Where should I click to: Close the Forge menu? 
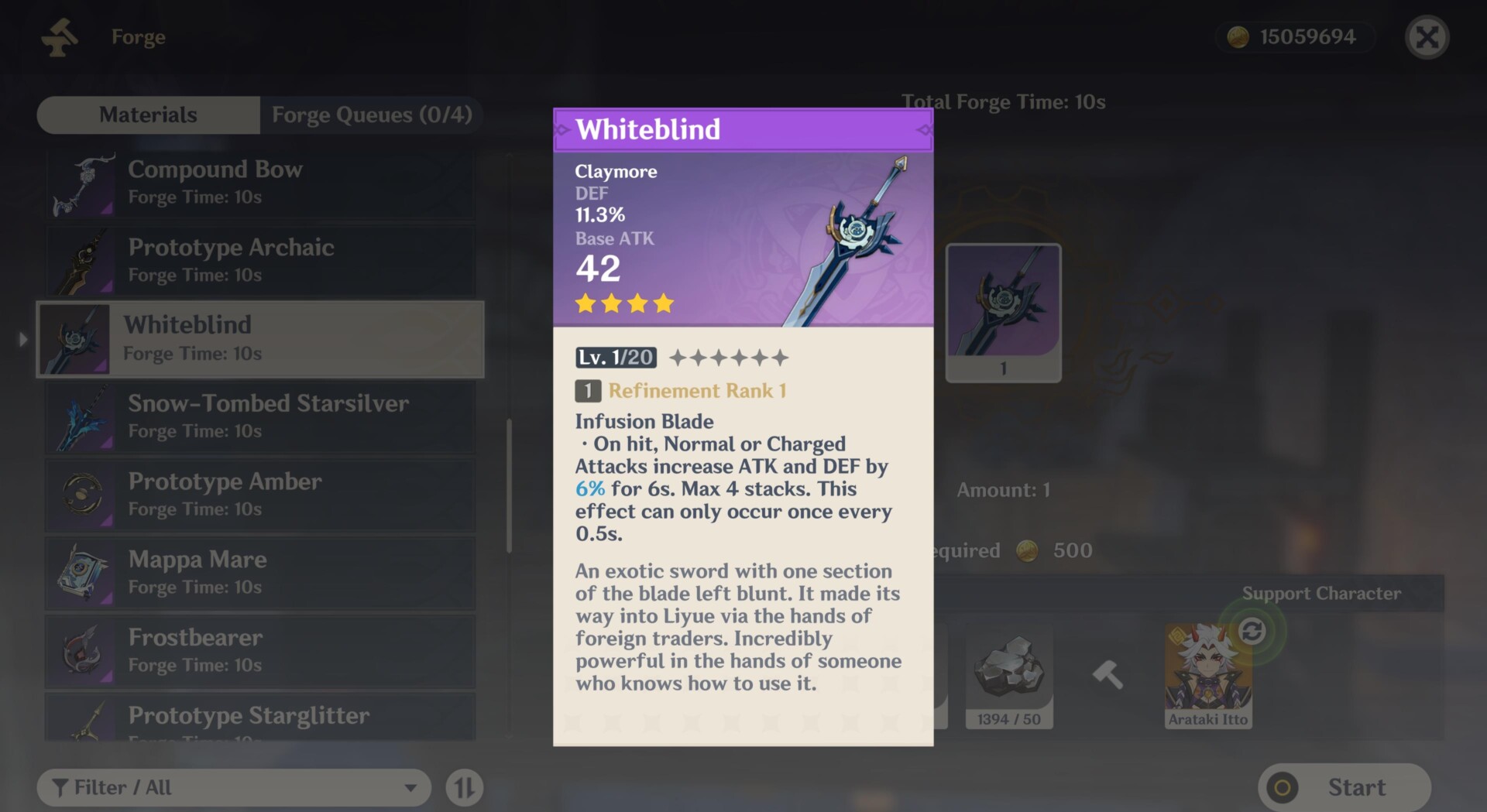tap(1427, 37)
